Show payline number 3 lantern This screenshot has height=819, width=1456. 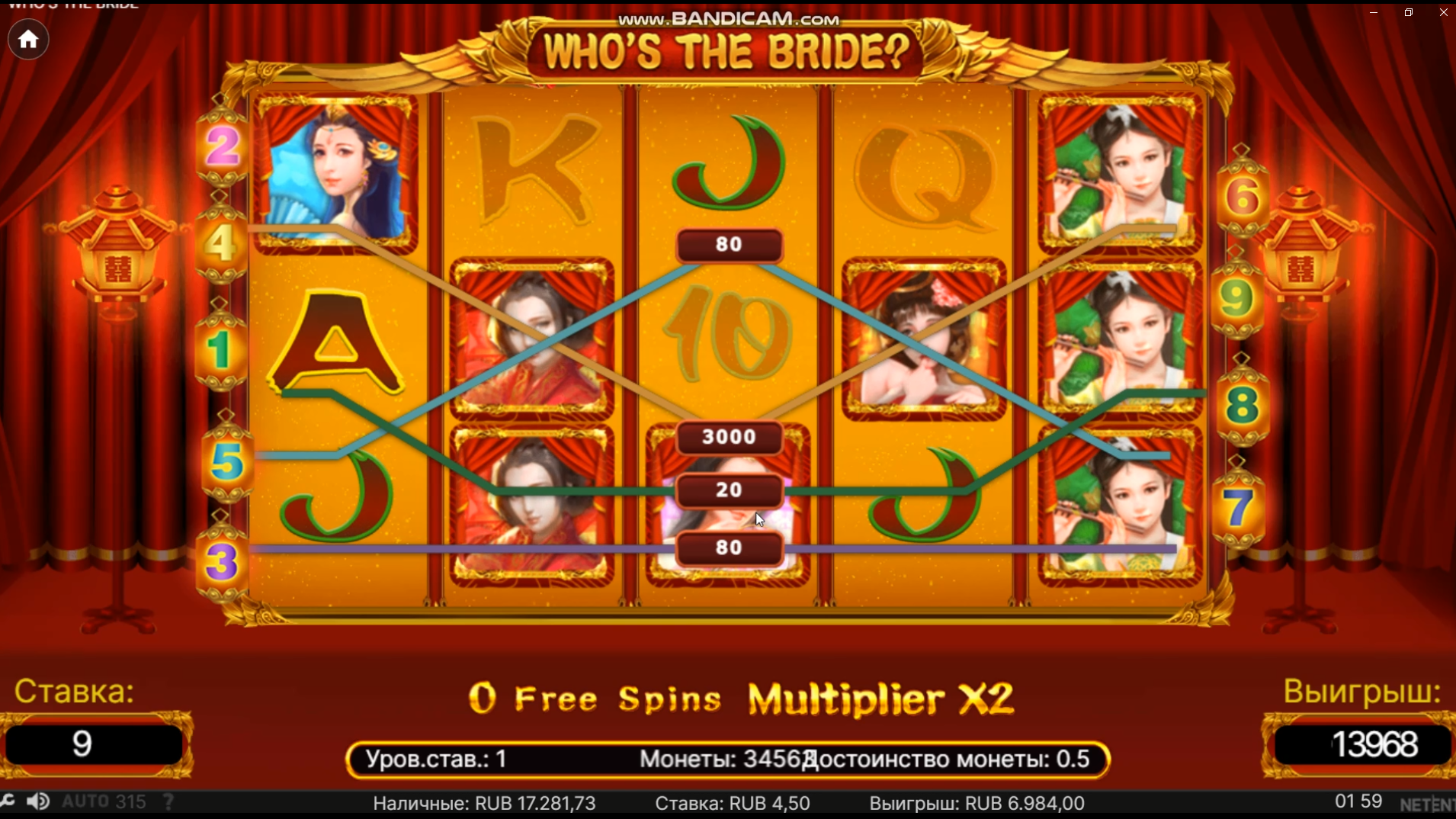(x=222, y=563)
